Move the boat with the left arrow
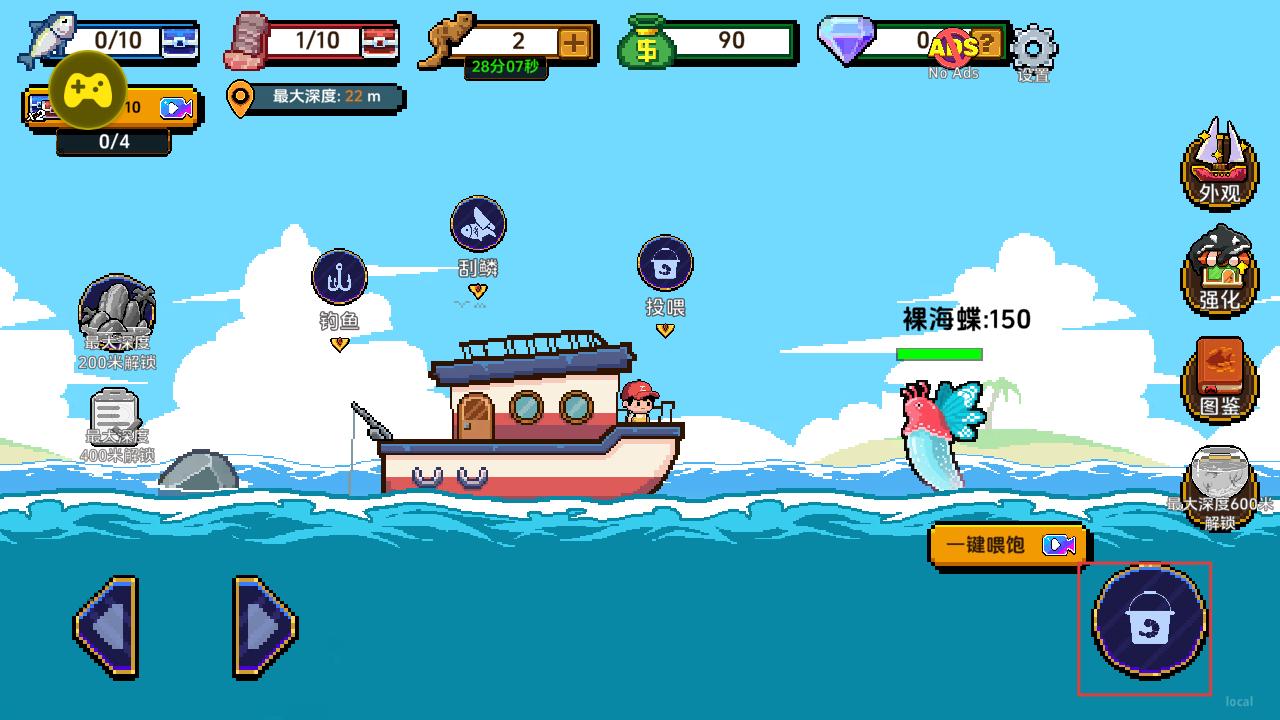The height and width of the screenshot is (720, 1280). click(106, 627)
